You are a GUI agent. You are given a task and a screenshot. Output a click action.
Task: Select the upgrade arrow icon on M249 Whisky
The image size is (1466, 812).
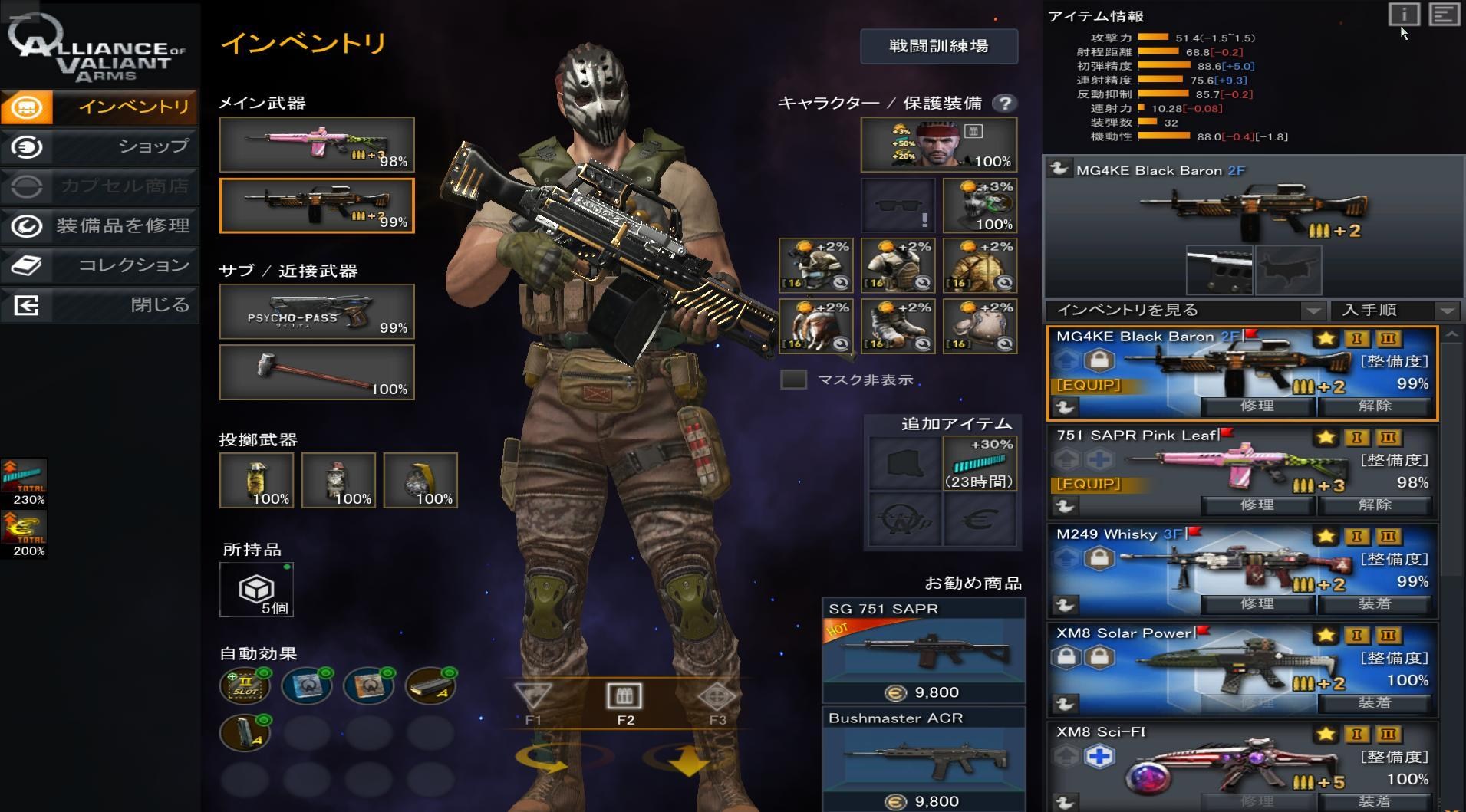point(1066,557)
